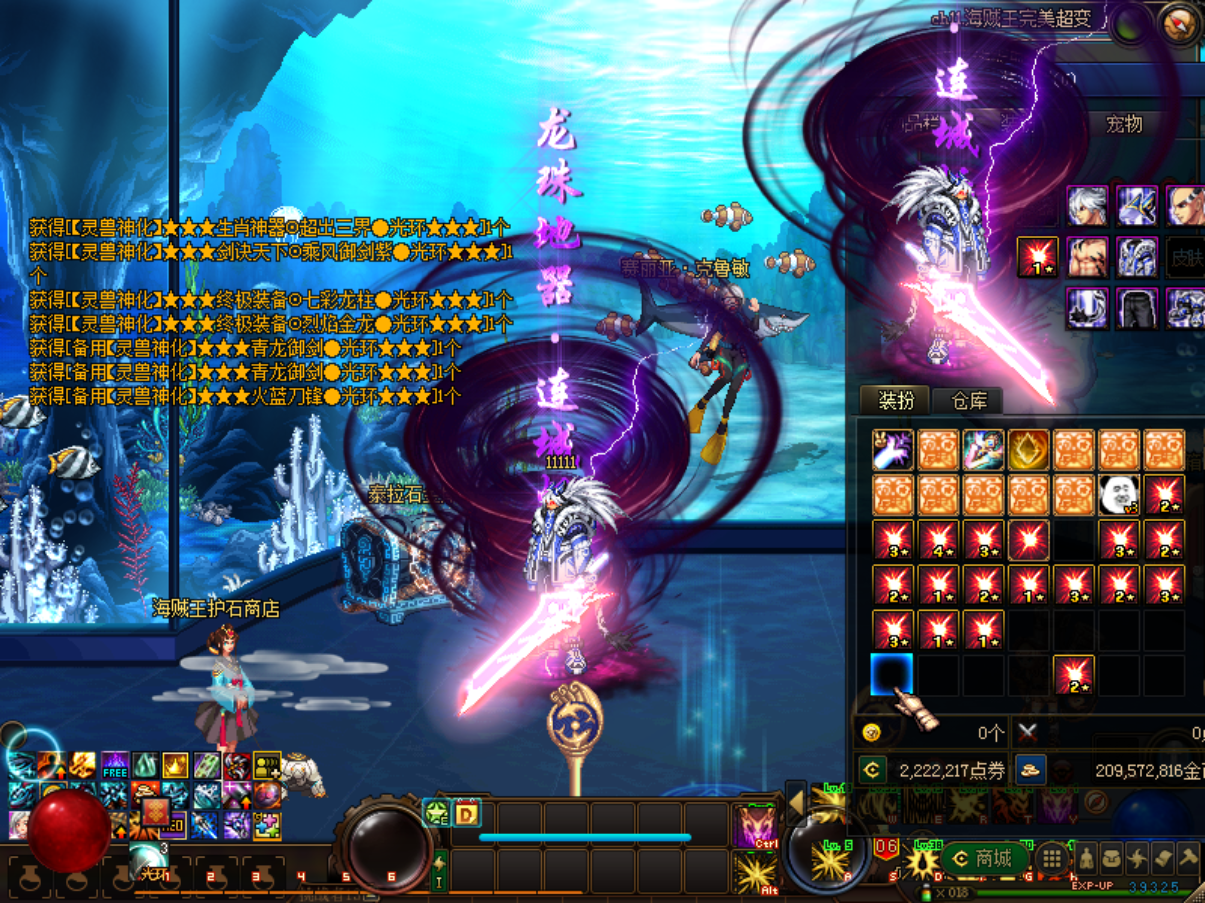Activate the purple demon Ctrl skill
The image size is (1205, 903).
point(755,826)
